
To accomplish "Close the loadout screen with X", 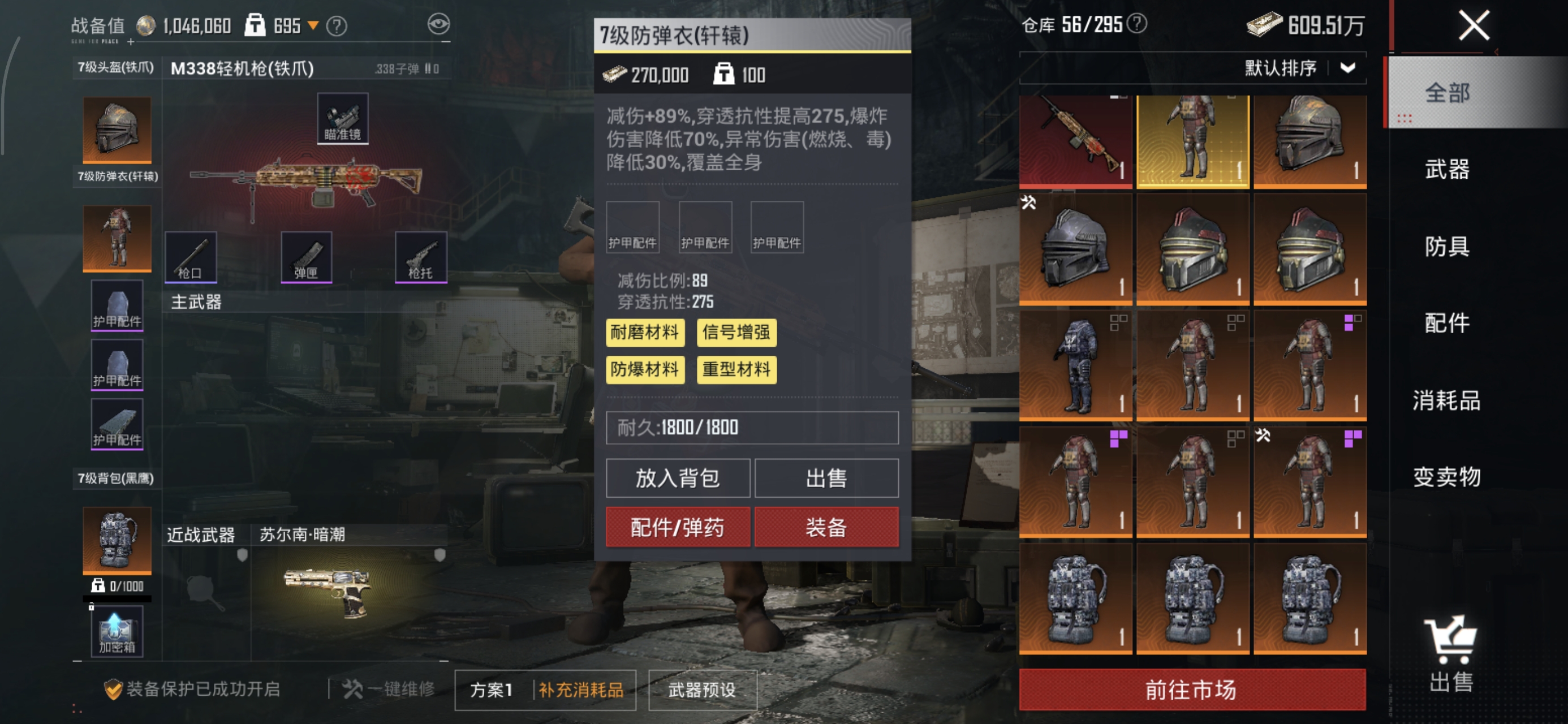I will click(1473, 26).
